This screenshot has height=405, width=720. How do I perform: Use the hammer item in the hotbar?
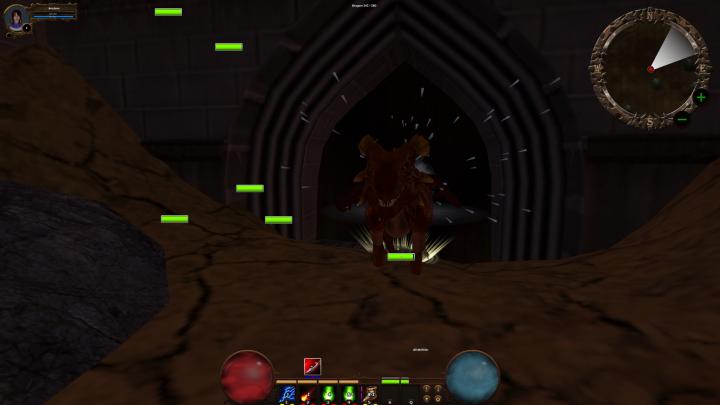369,394
